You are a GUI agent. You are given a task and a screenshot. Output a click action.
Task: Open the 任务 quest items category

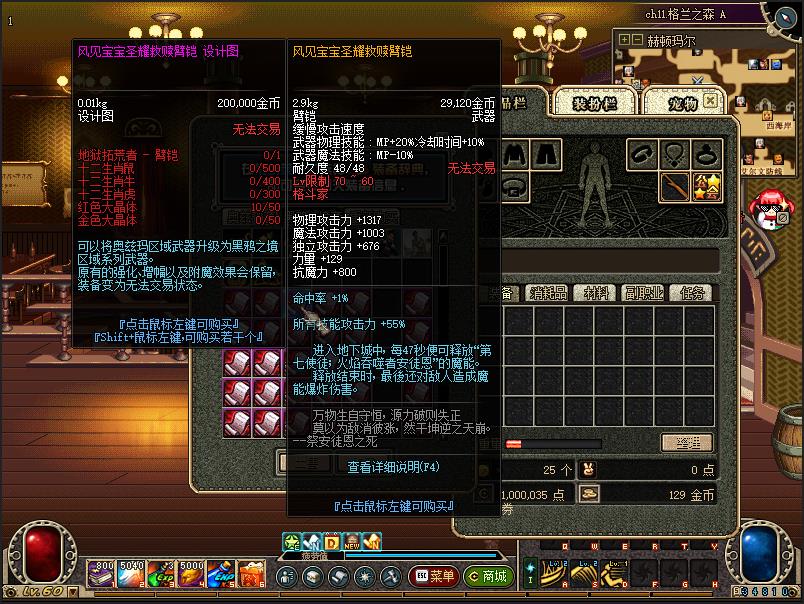[x=691, y=293]
